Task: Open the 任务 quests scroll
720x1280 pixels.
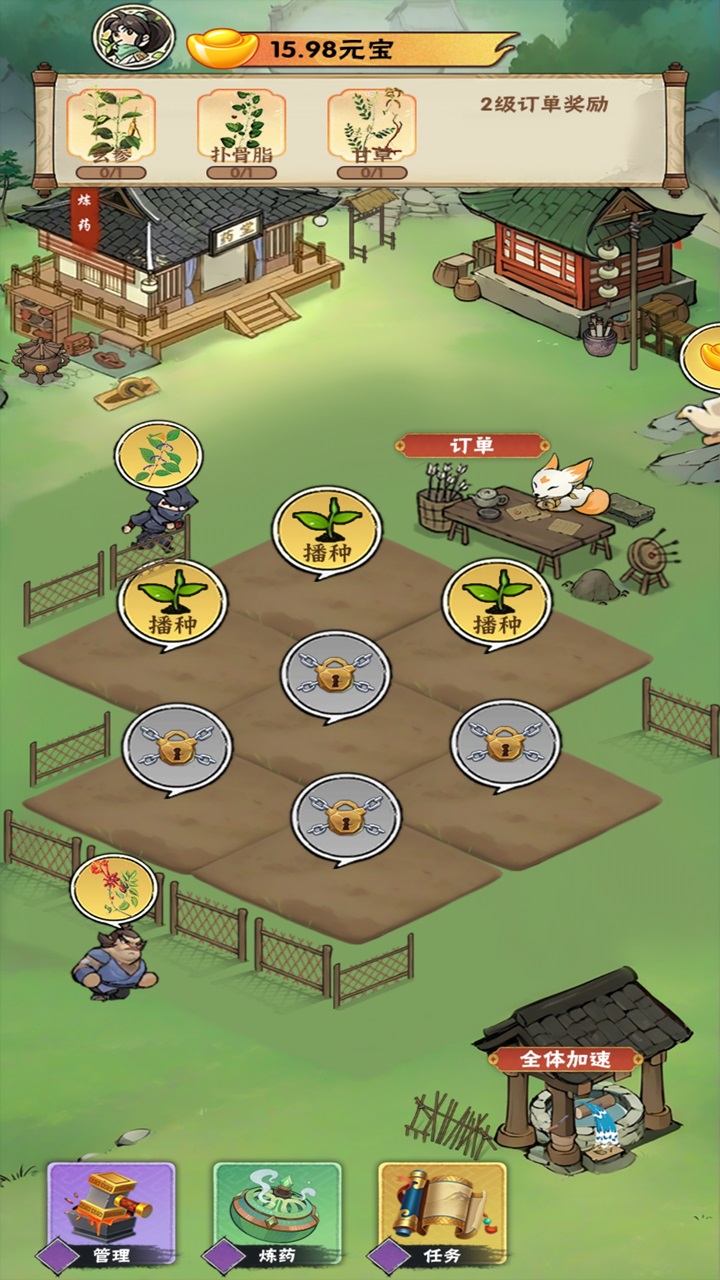Action: 442,1214
